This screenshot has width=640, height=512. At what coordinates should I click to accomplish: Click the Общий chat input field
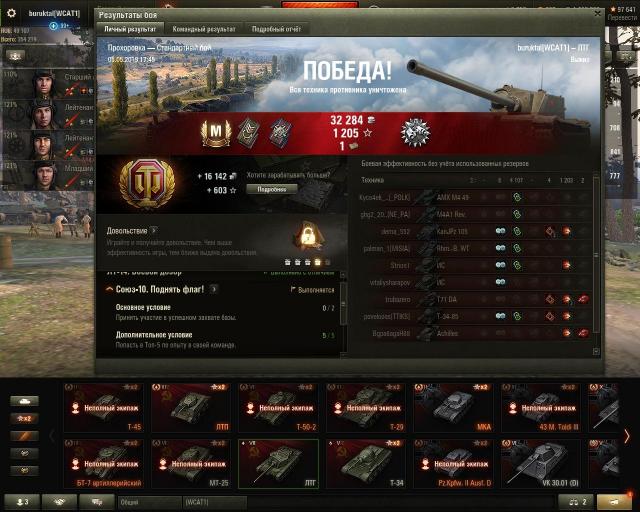coord(150,501)
